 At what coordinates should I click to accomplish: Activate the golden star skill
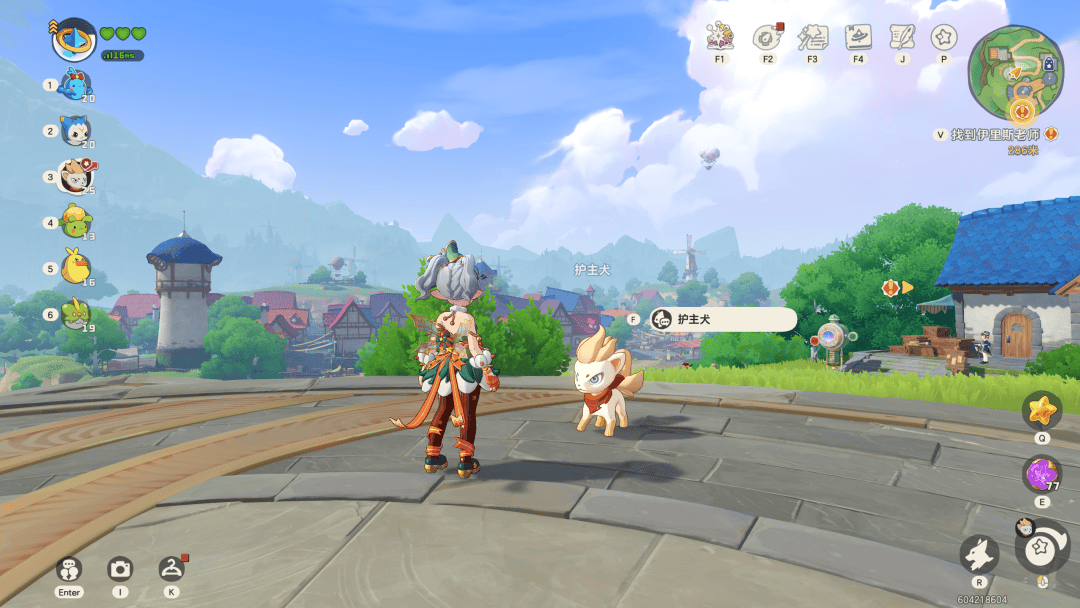point(1042,410)
